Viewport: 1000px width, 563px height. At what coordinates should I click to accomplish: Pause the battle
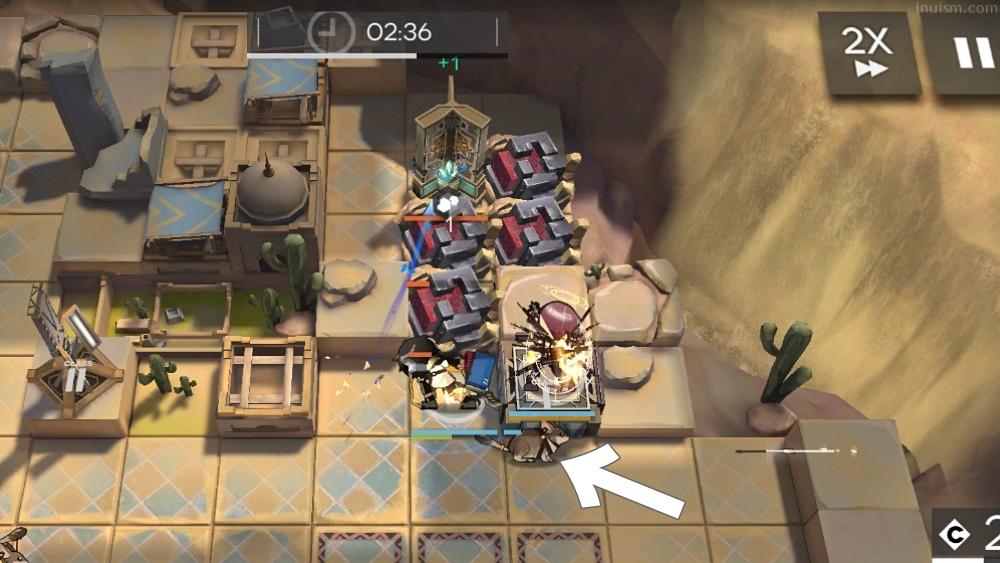965,51
